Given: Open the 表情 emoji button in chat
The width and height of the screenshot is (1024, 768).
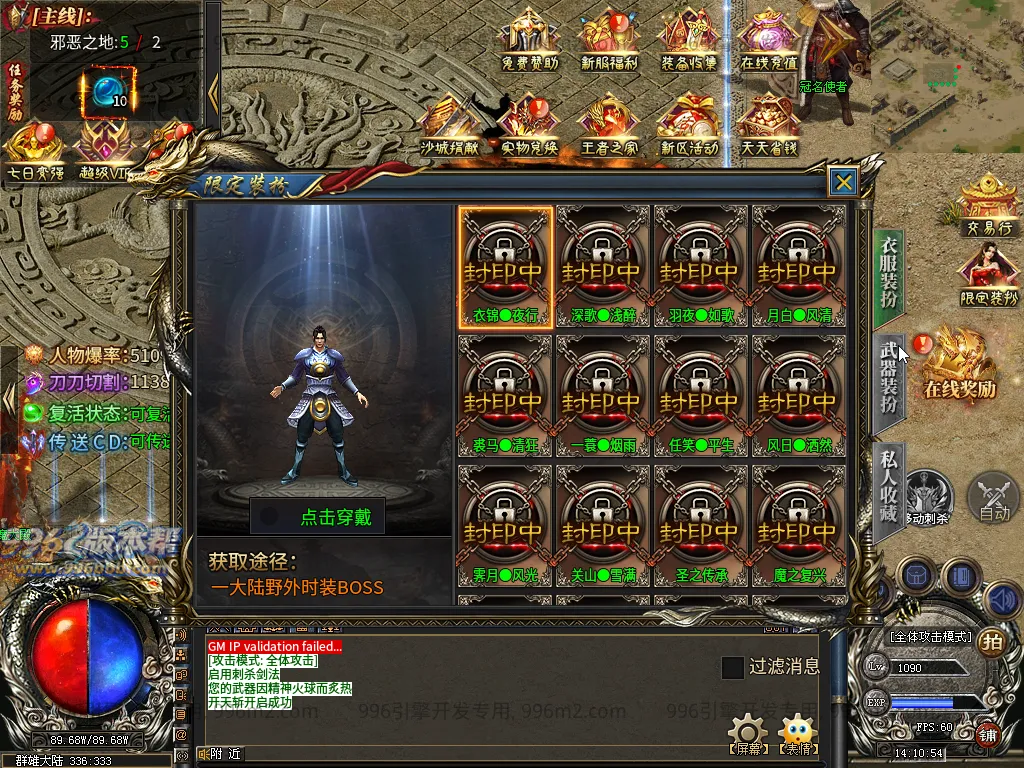Looking at the screenshot, I should pyautogui.click(x=797, y=734).
